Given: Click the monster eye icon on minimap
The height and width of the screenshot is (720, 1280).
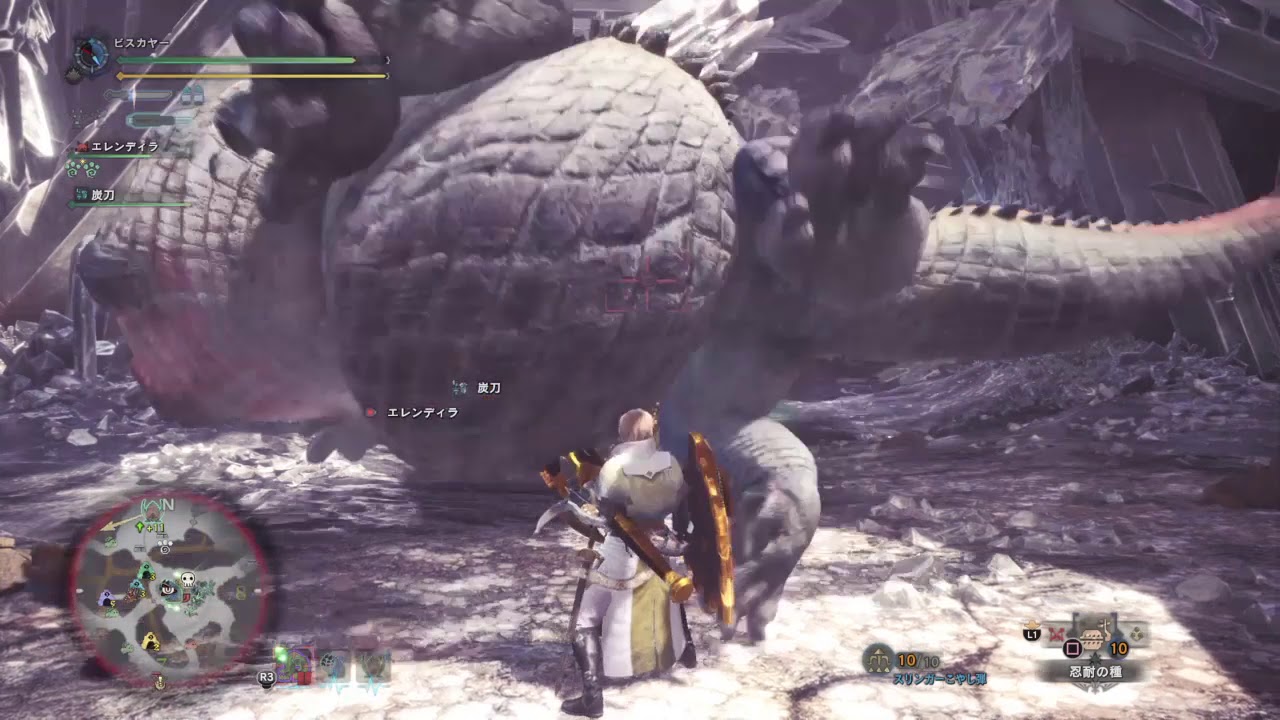Looking at the screenshot, I should [166, 590].
